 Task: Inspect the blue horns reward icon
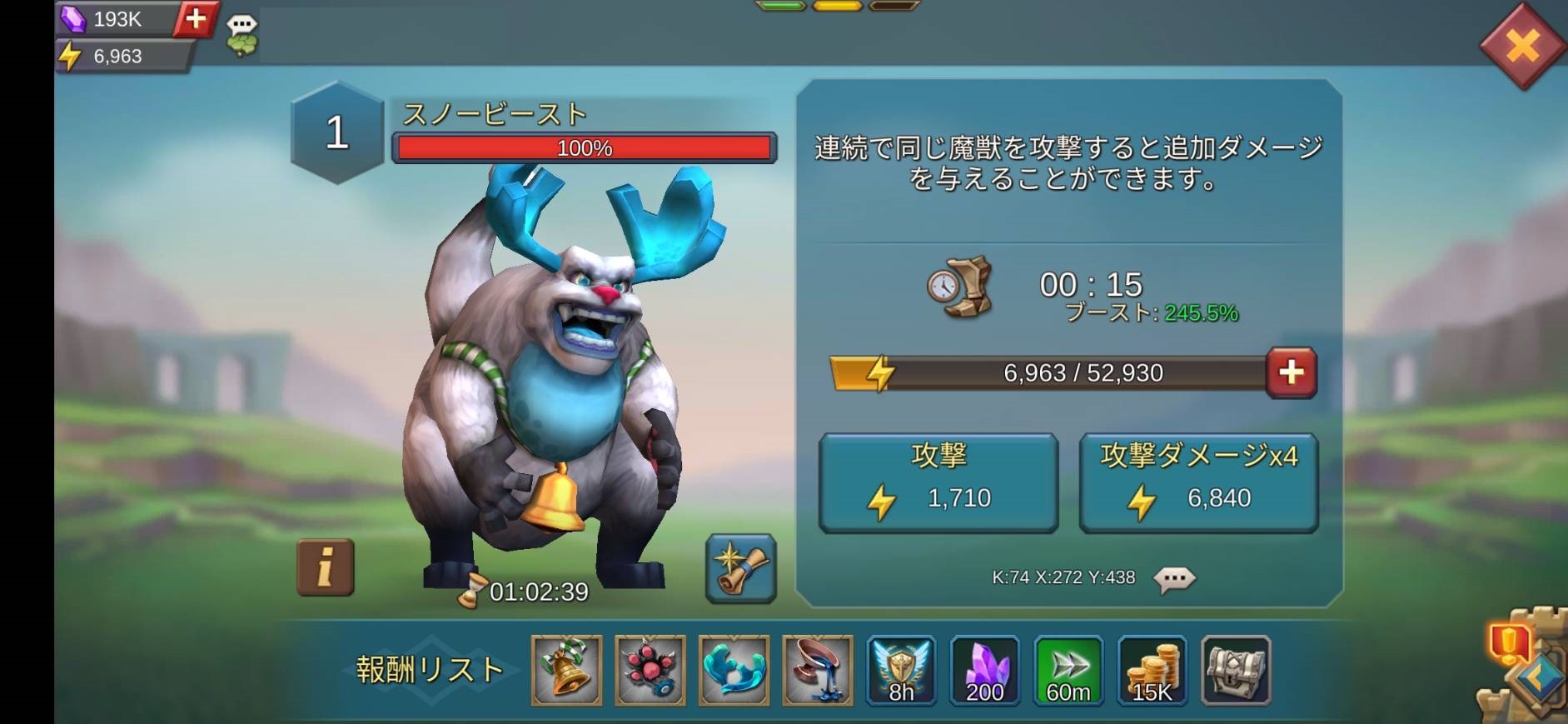coord(734,671)
